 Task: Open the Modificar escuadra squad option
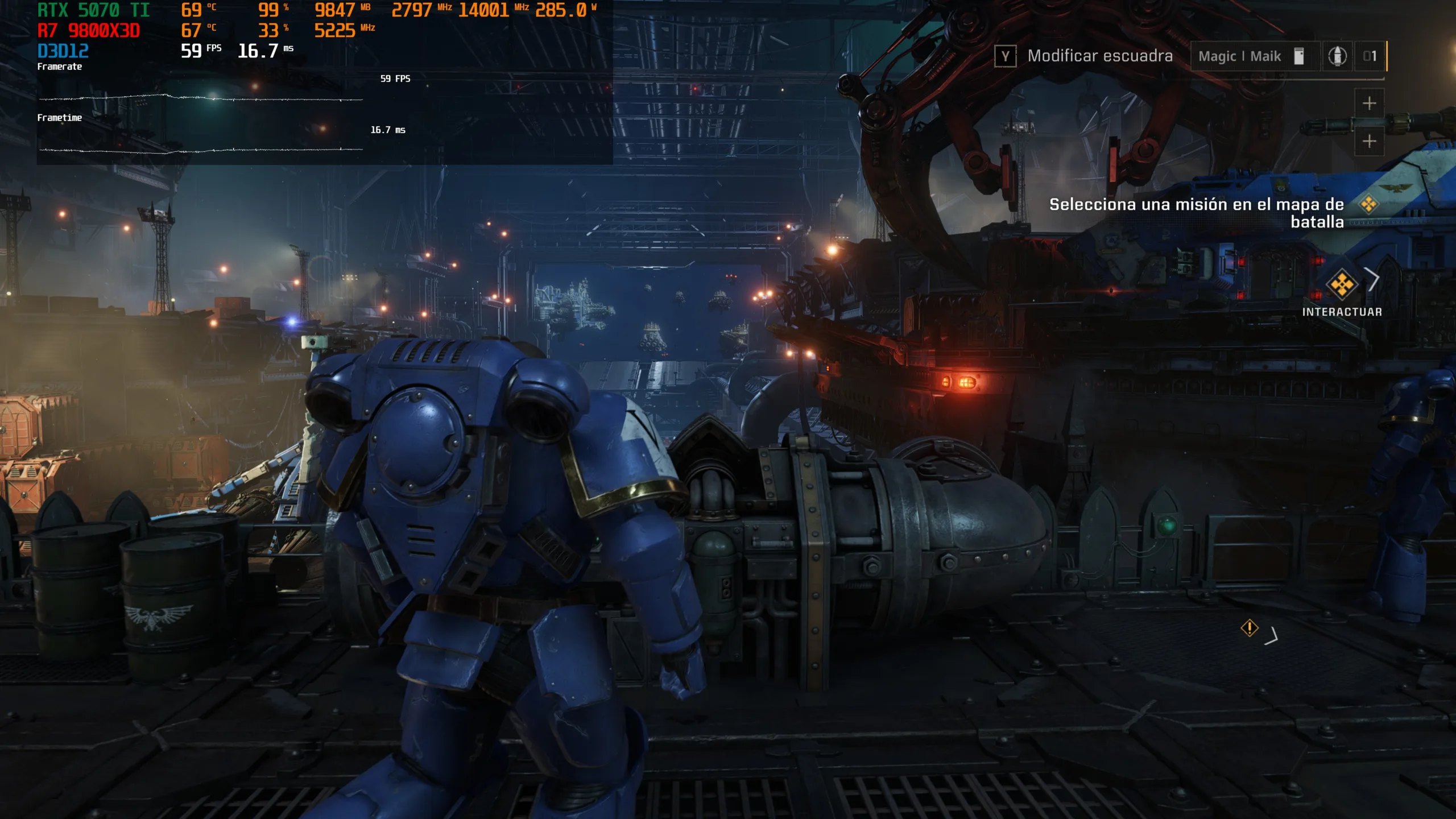1099,56
